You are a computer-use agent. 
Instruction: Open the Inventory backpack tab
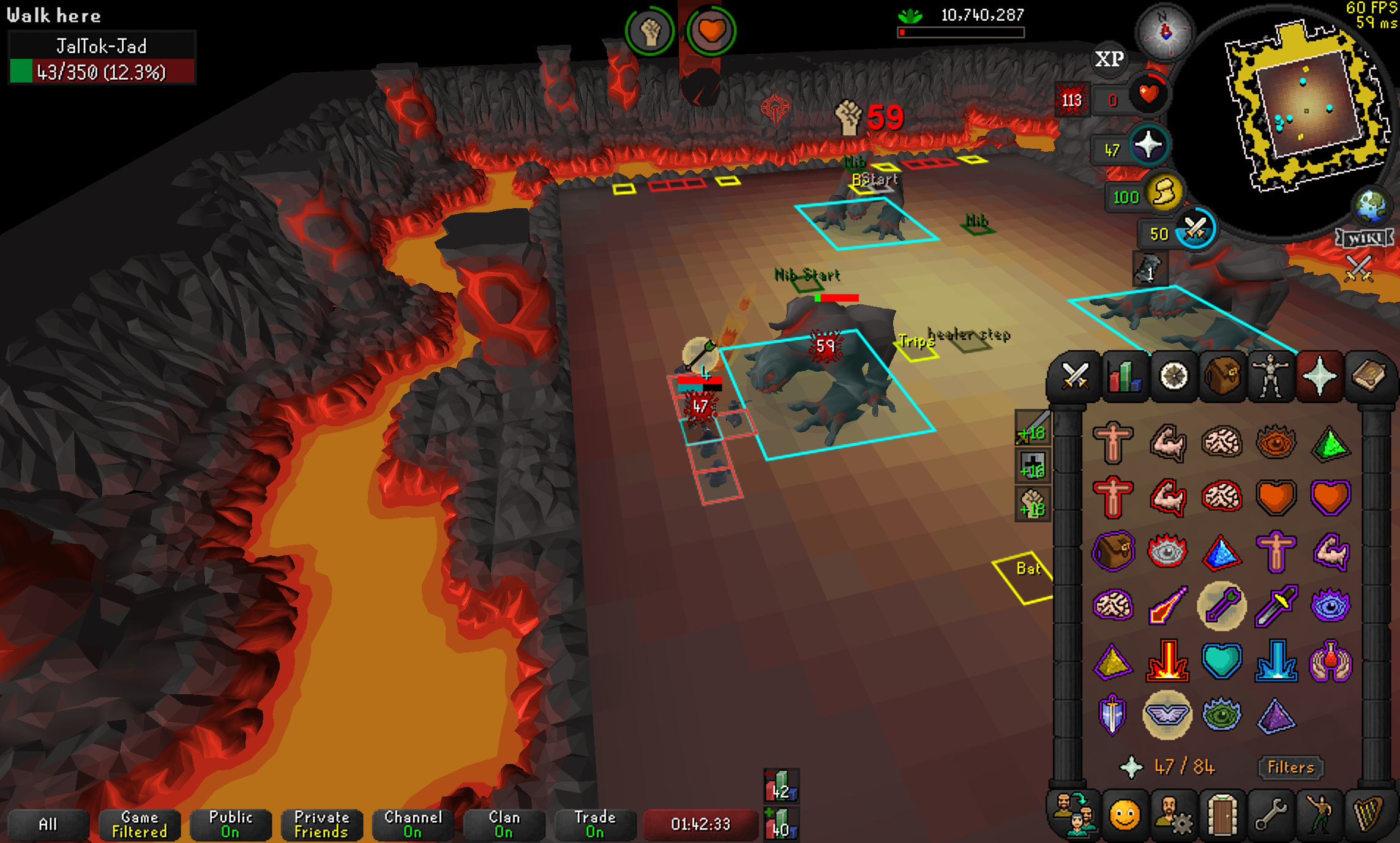(x=1222, y=376)
